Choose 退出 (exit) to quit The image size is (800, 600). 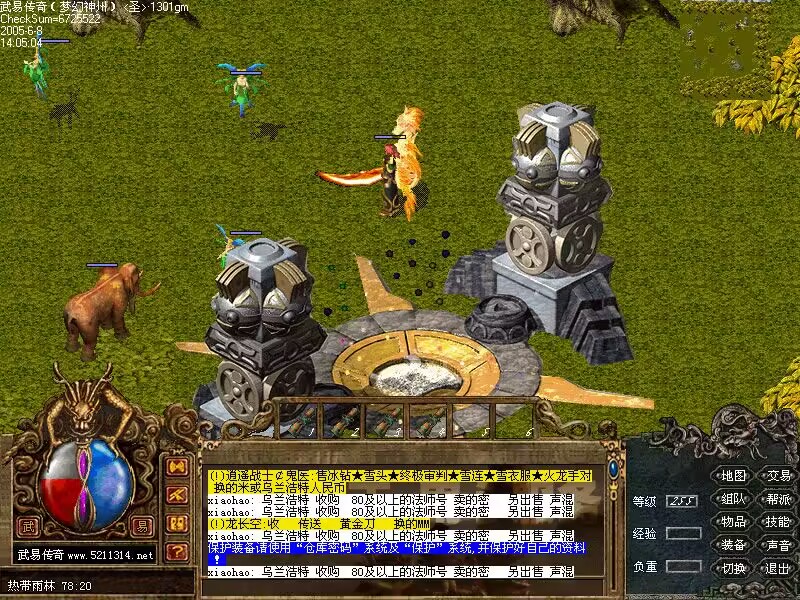pyautogui.click(x=778, y=568)
